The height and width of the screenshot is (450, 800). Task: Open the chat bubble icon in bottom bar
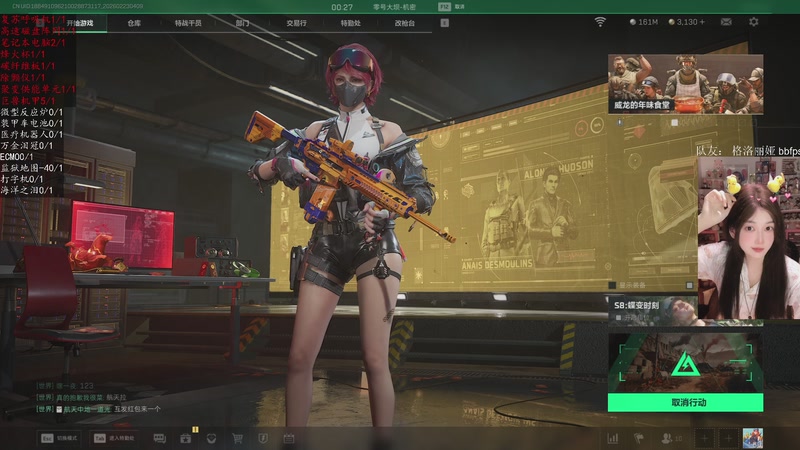point(161,438)
